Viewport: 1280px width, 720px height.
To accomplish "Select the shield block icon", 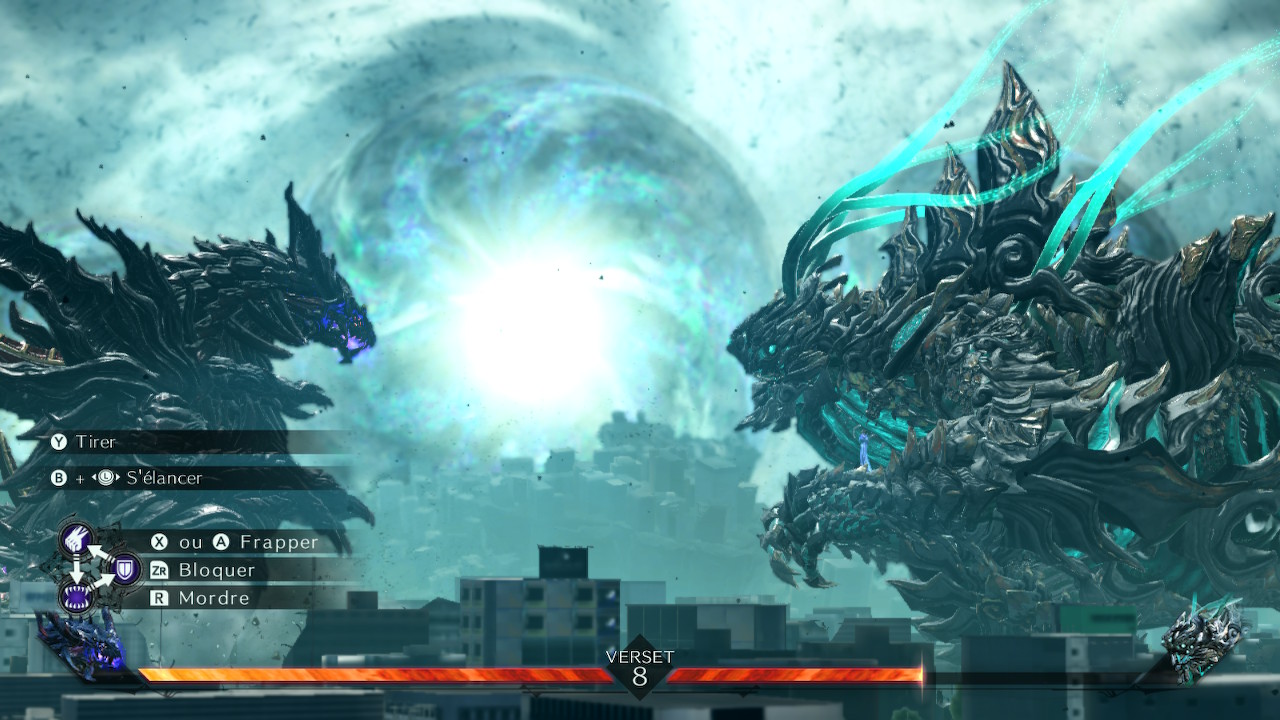I will 125,570.
